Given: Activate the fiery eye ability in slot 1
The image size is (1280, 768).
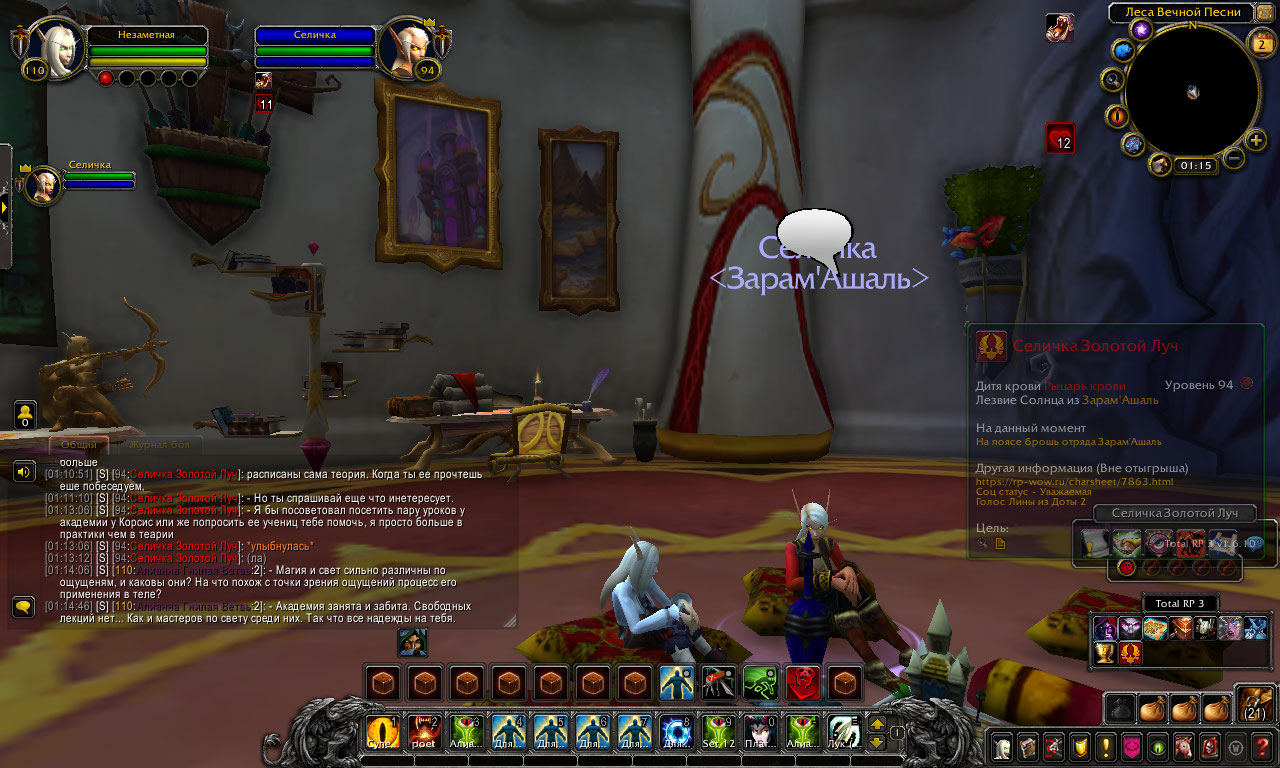Looking at the screenshot, I should click(383, 733).
